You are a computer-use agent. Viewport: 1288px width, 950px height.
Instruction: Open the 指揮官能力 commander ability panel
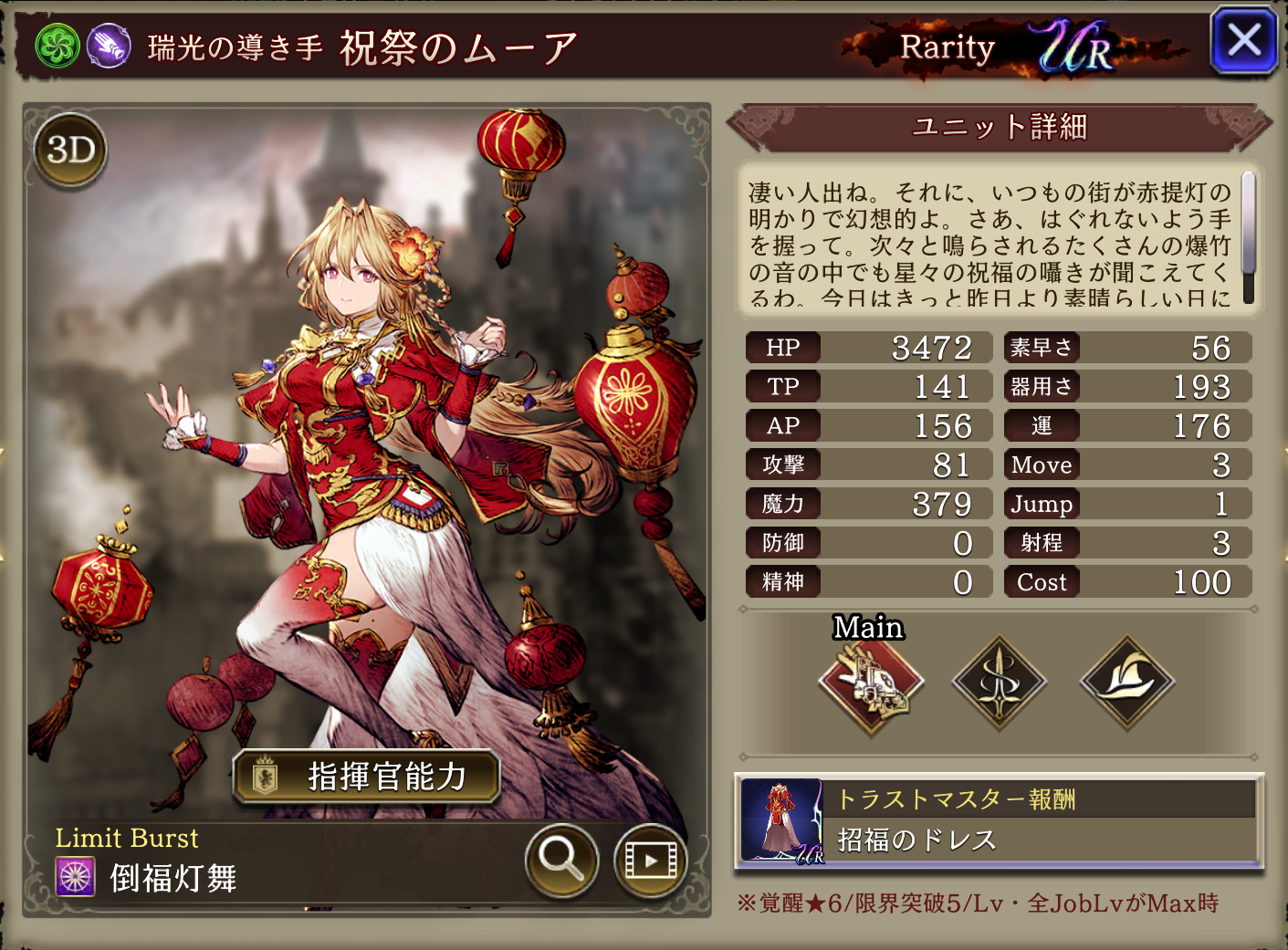[x=366, y=778]
